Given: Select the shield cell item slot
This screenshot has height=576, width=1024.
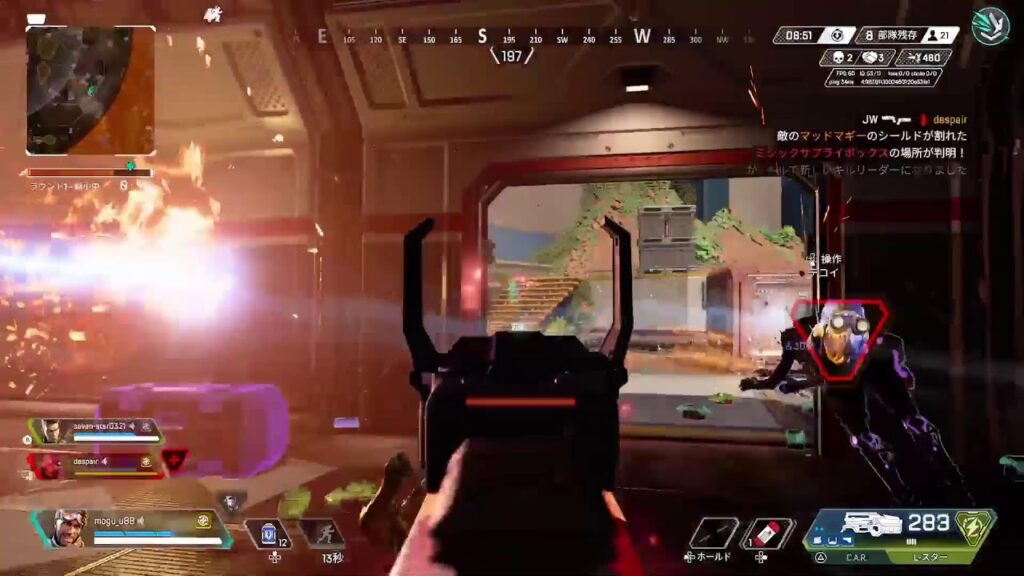Looking at the screenshot, I should 268,534.
